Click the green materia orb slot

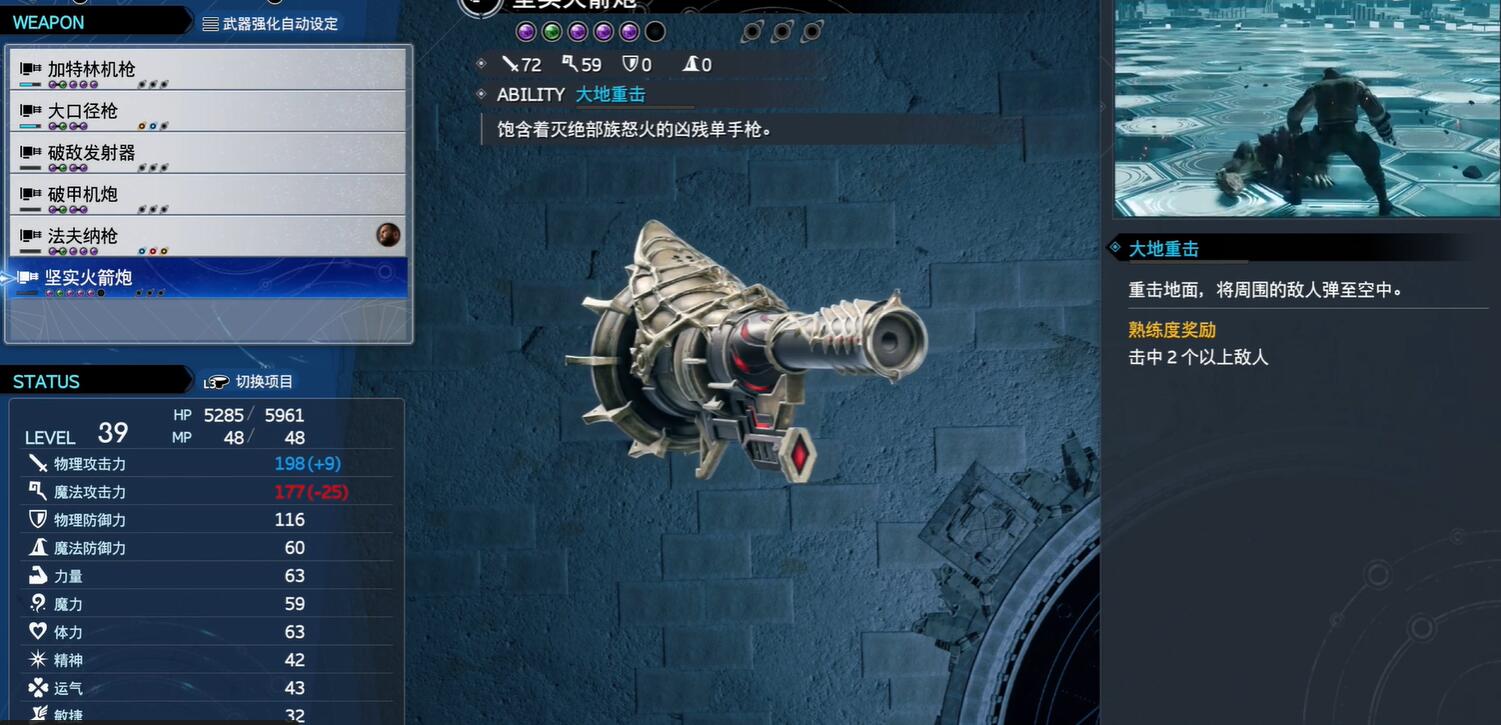point(551,31)
